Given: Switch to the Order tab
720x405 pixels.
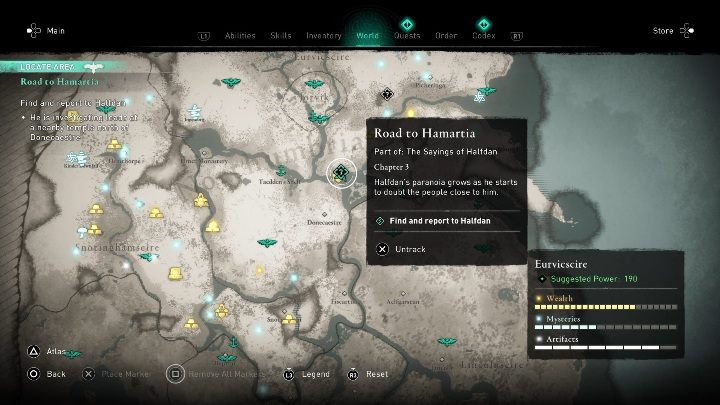Looking at the screenshot, I should [x=446, y=35].
